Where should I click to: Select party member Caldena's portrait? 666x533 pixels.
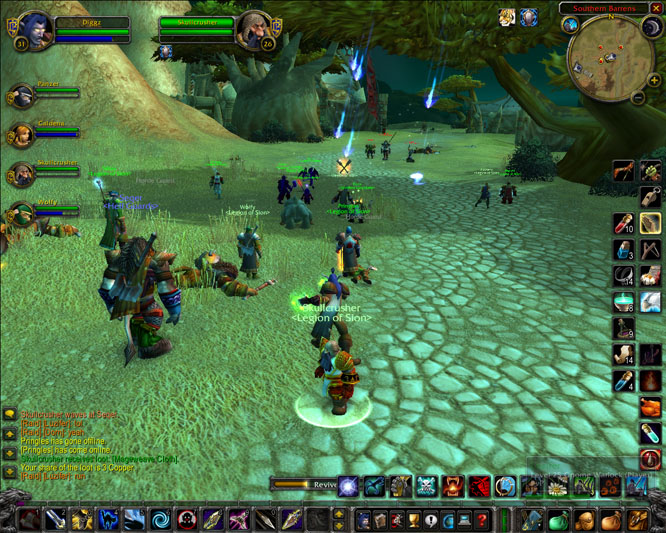click(x=21, y=135)
